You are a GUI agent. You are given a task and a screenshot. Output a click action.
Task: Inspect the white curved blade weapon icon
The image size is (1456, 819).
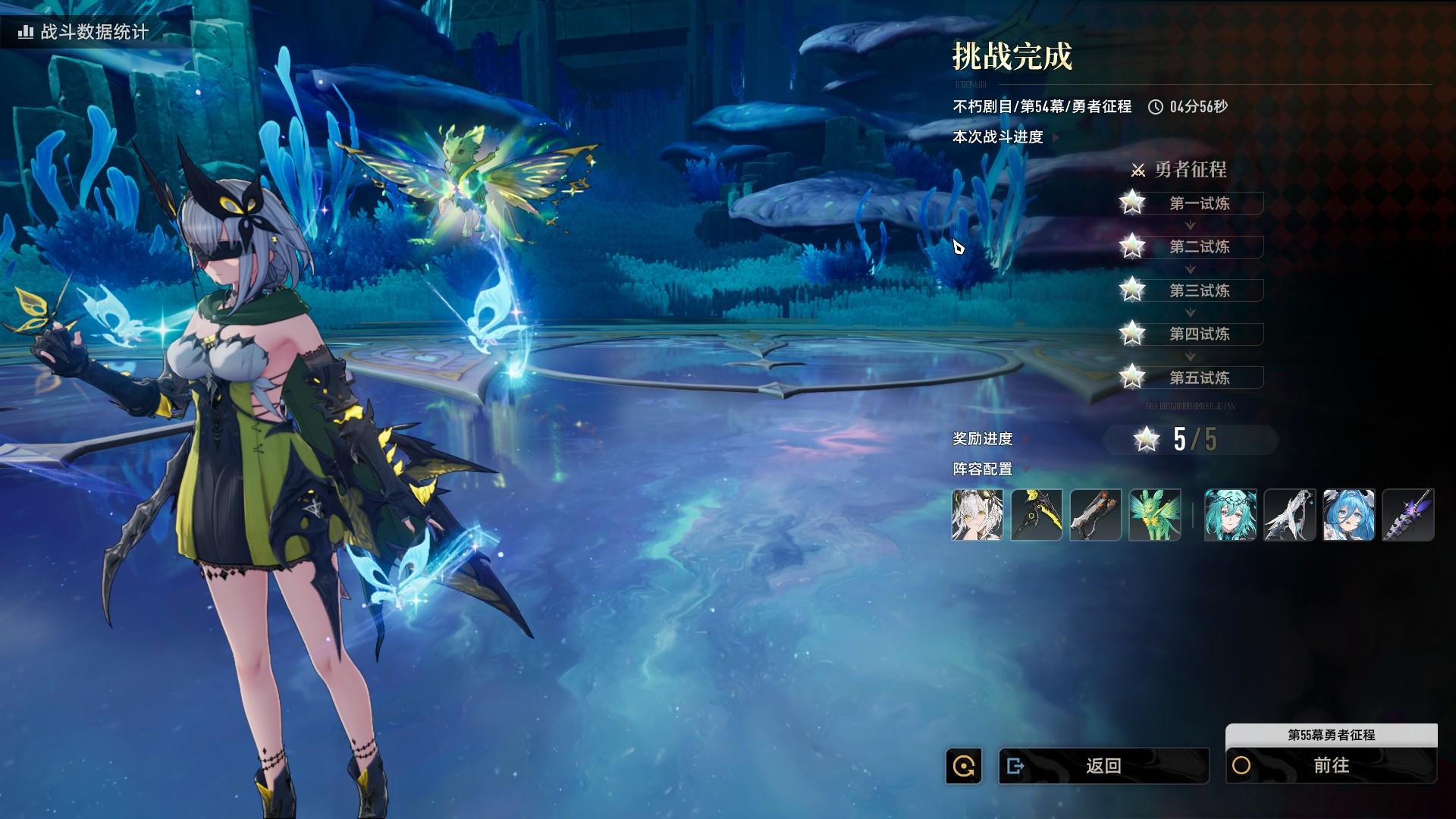(1290, 515)
